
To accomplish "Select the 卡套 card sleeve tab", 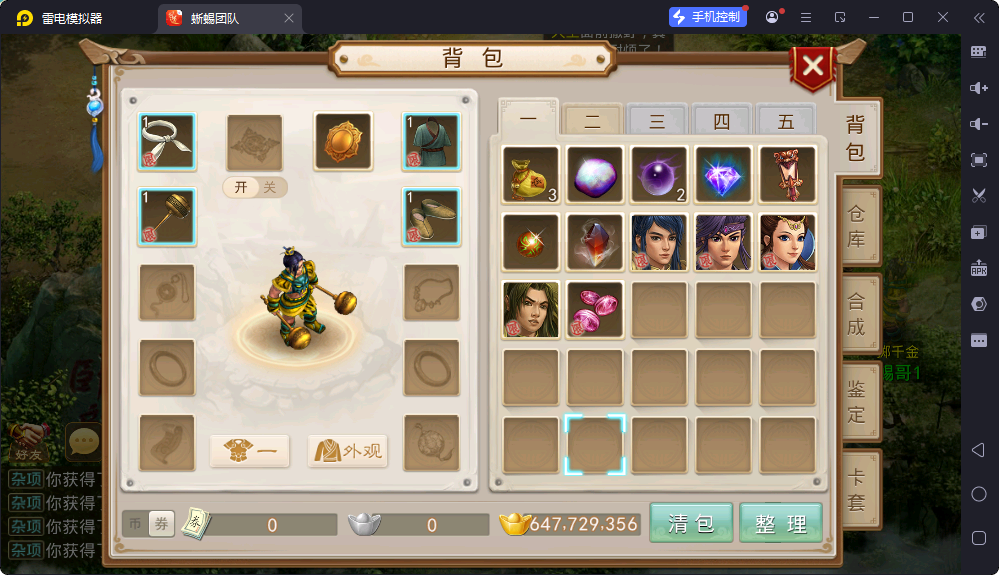I will coord(858,490).
